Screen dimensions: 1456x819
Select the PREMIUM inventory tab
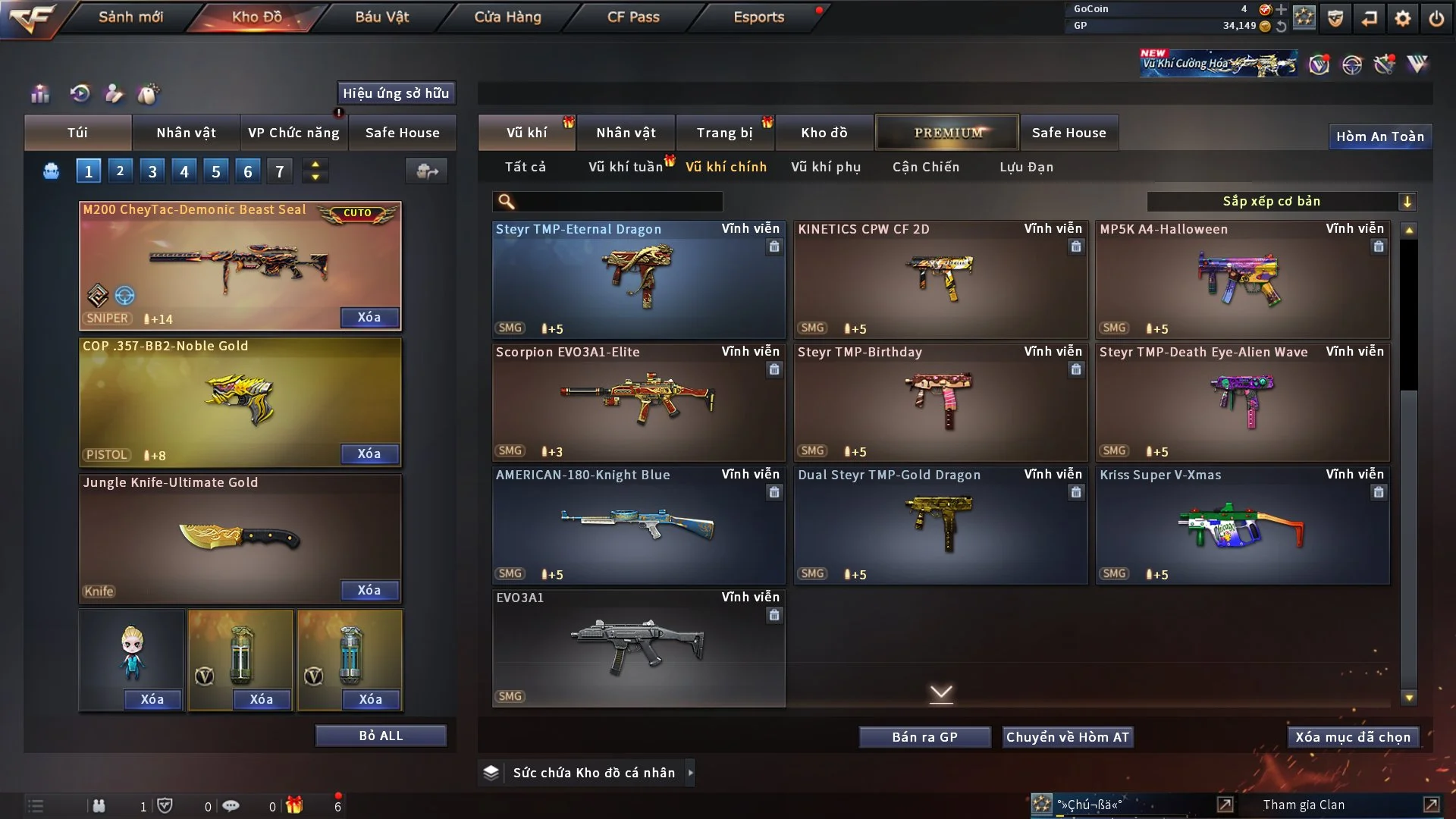(947, 133)
